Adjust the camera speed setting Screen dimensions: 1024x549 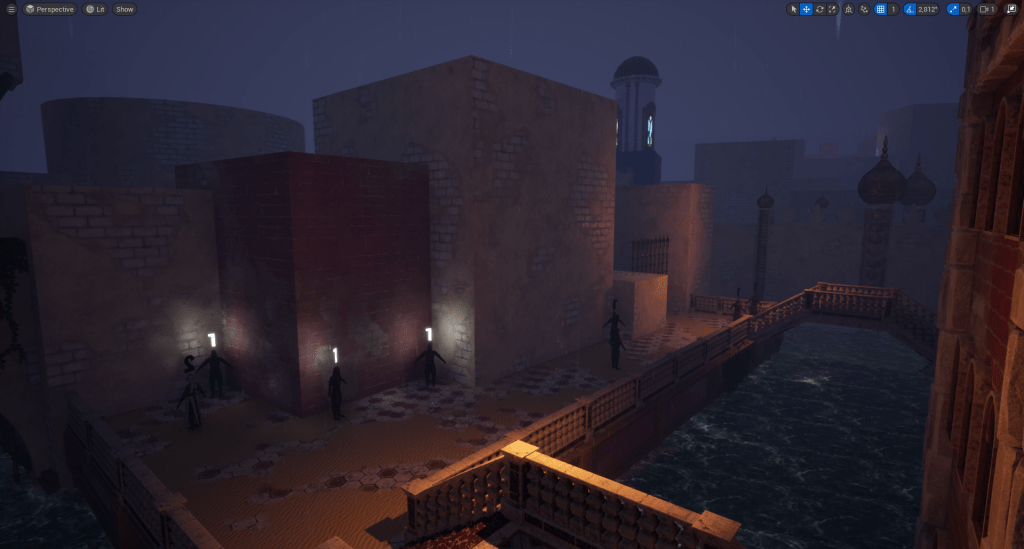click(x=987, y=9)
